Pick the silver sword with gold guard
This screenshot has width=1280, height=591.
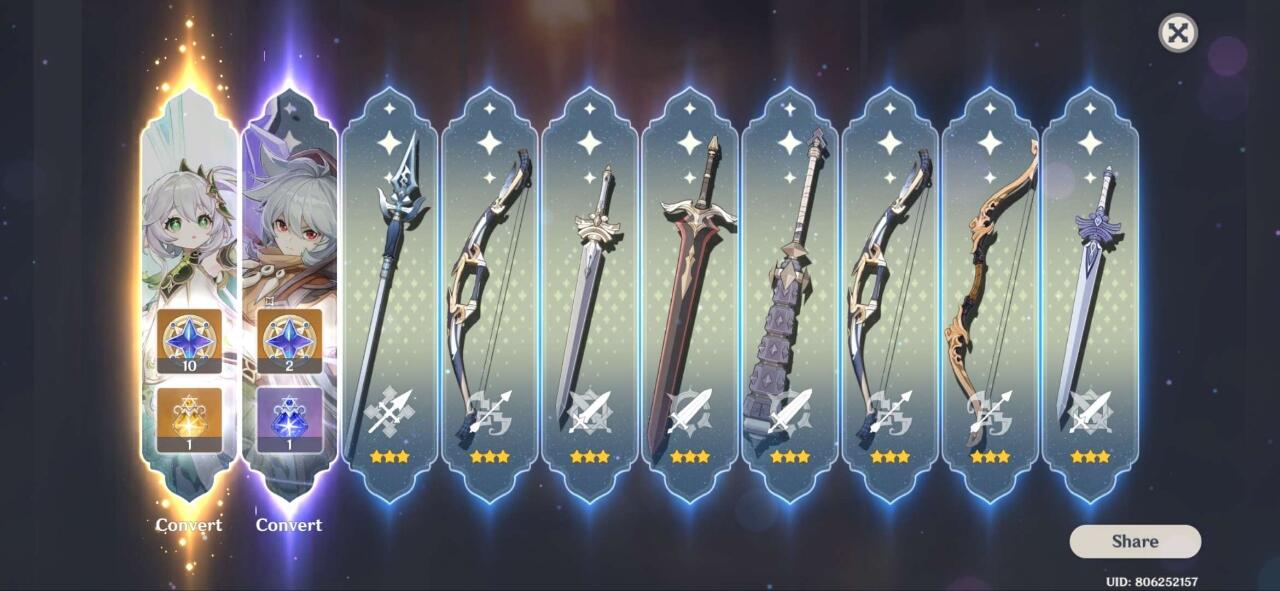[x=589, y=290]
